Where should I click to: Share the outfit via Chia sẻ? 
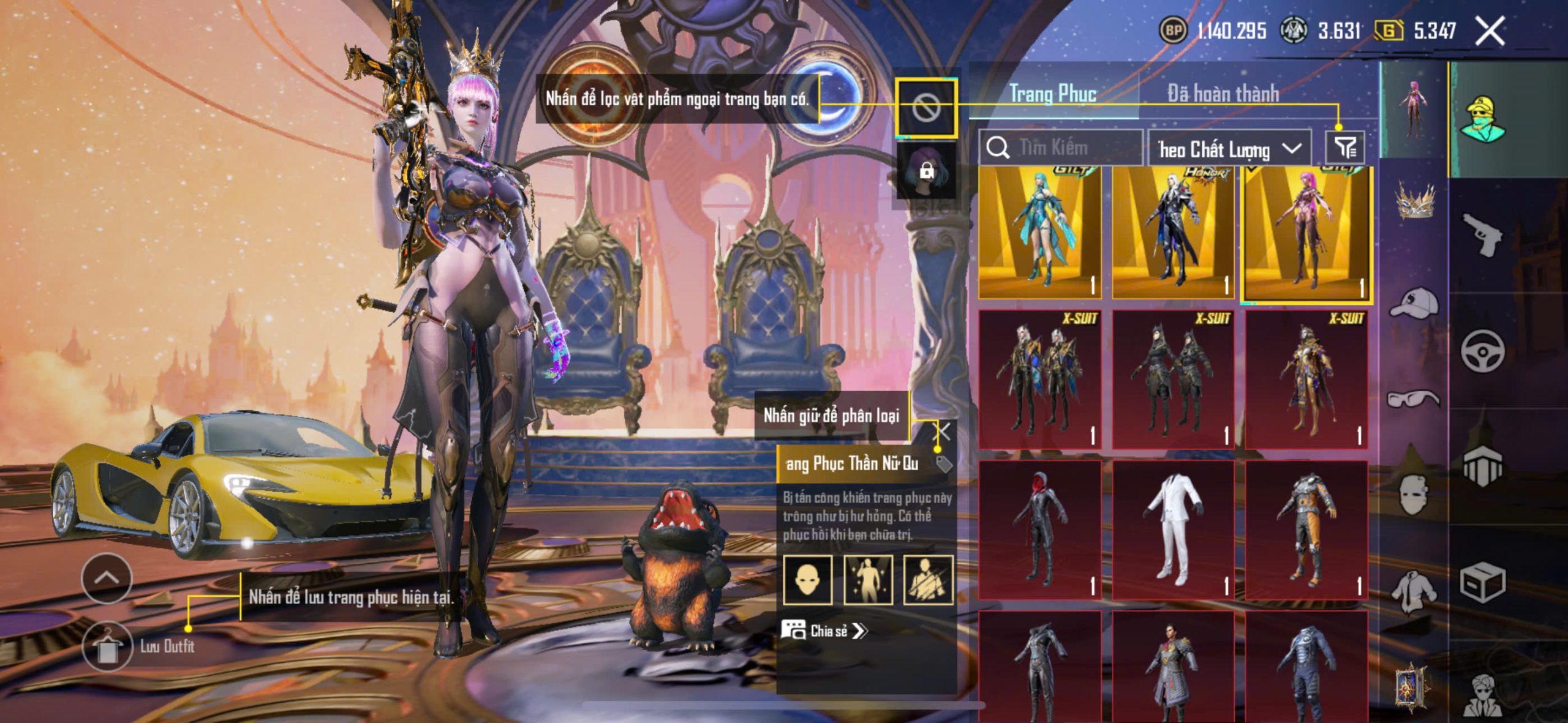824,631
